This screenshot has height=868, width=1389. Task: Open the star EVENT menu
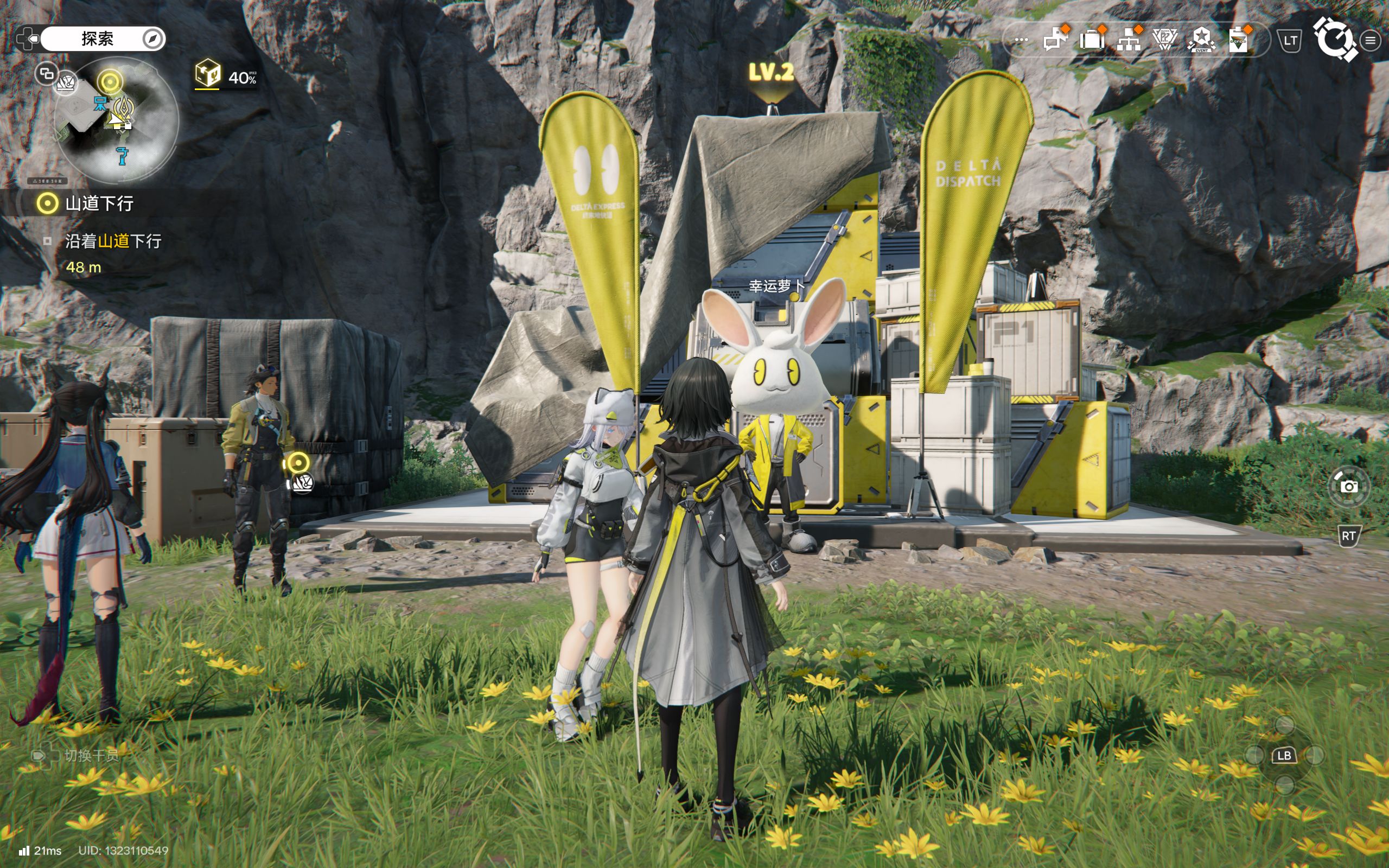[1201, 40]
